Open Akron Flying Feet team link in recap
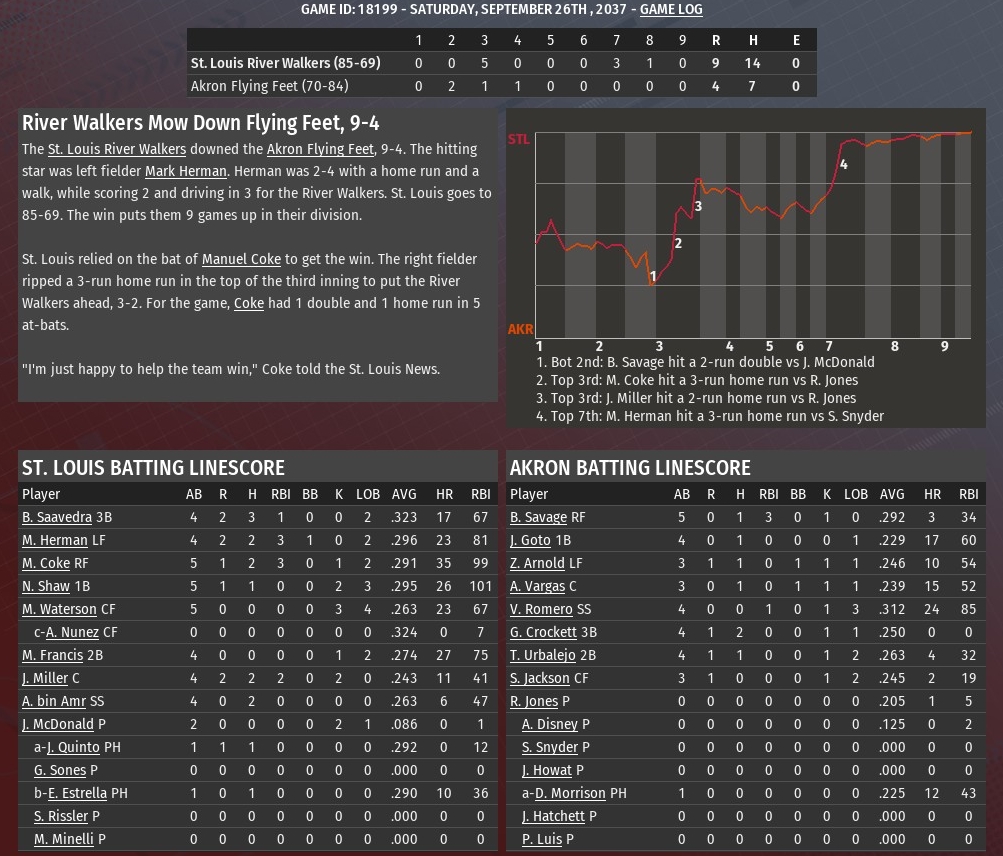 (x=320, y=149)
